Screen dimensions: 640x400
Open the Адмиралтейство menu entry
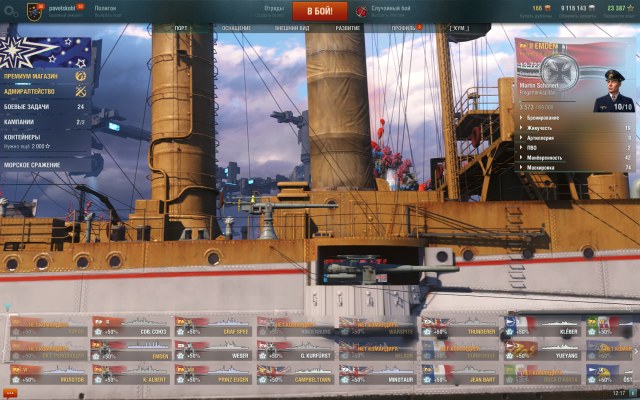(x=44, y=91)
